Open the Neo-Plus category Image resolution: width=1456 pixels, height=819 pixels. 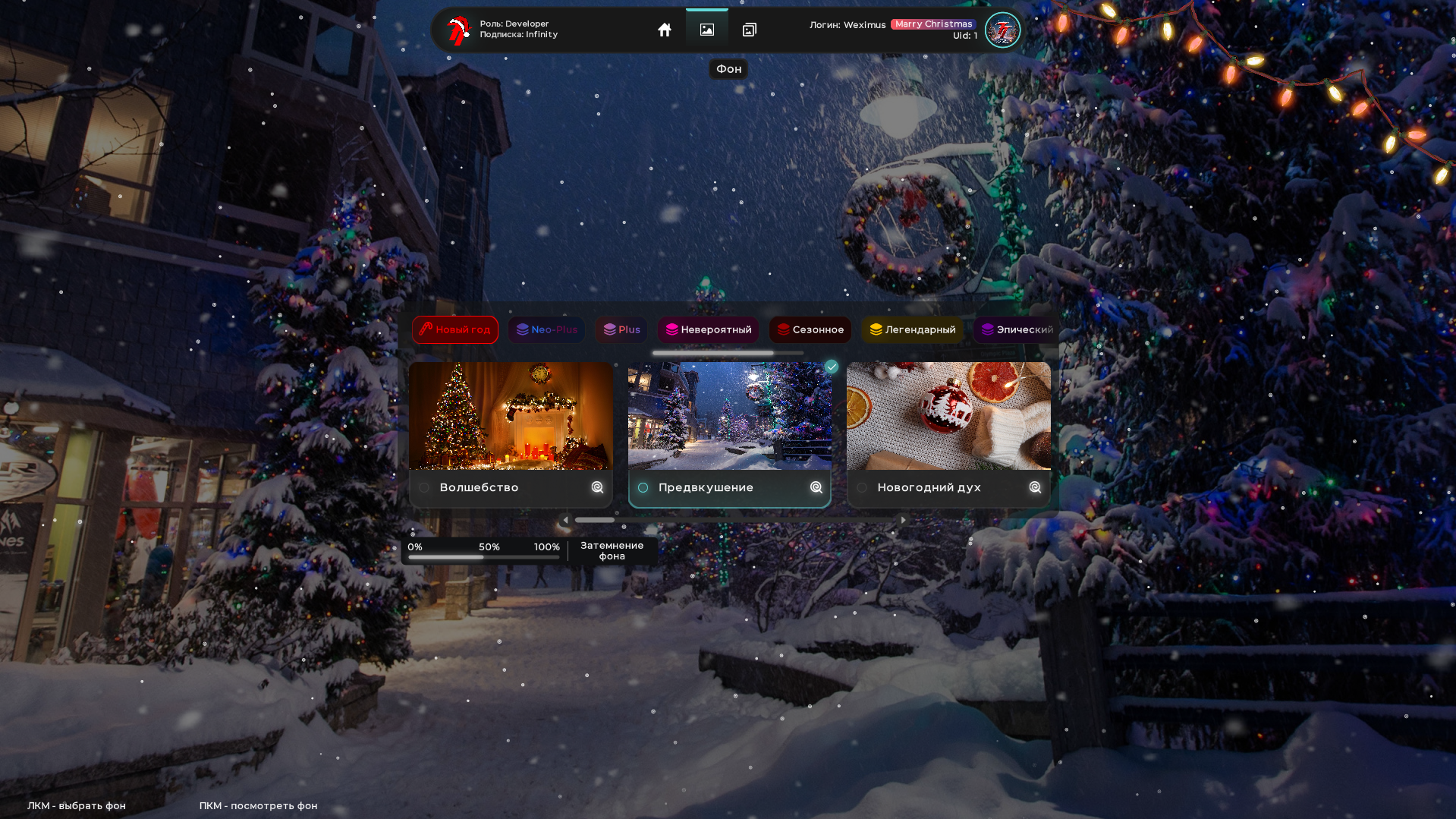point(546,329)
